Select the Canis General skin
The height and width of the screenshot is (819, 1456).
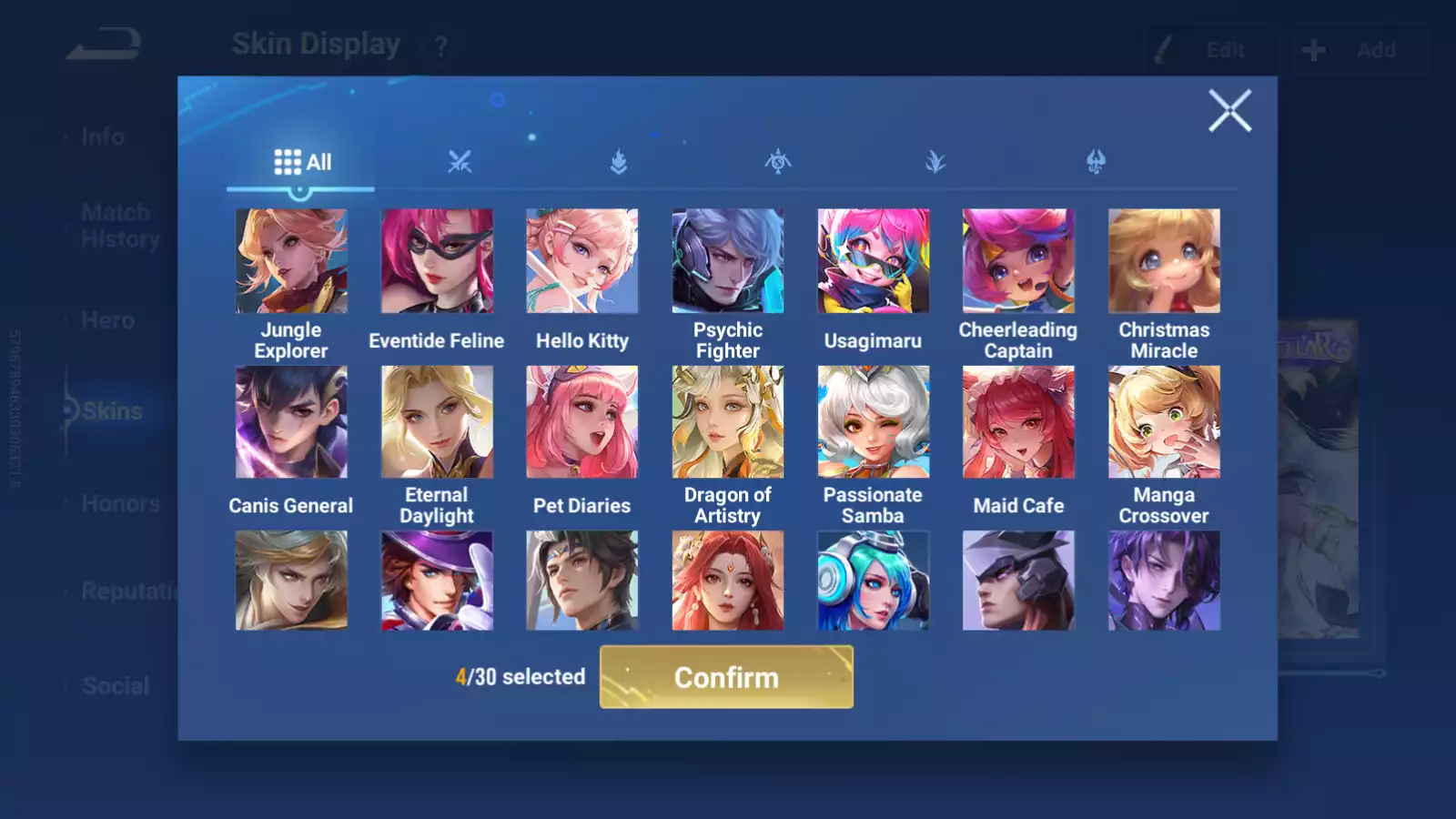point(291,422)
